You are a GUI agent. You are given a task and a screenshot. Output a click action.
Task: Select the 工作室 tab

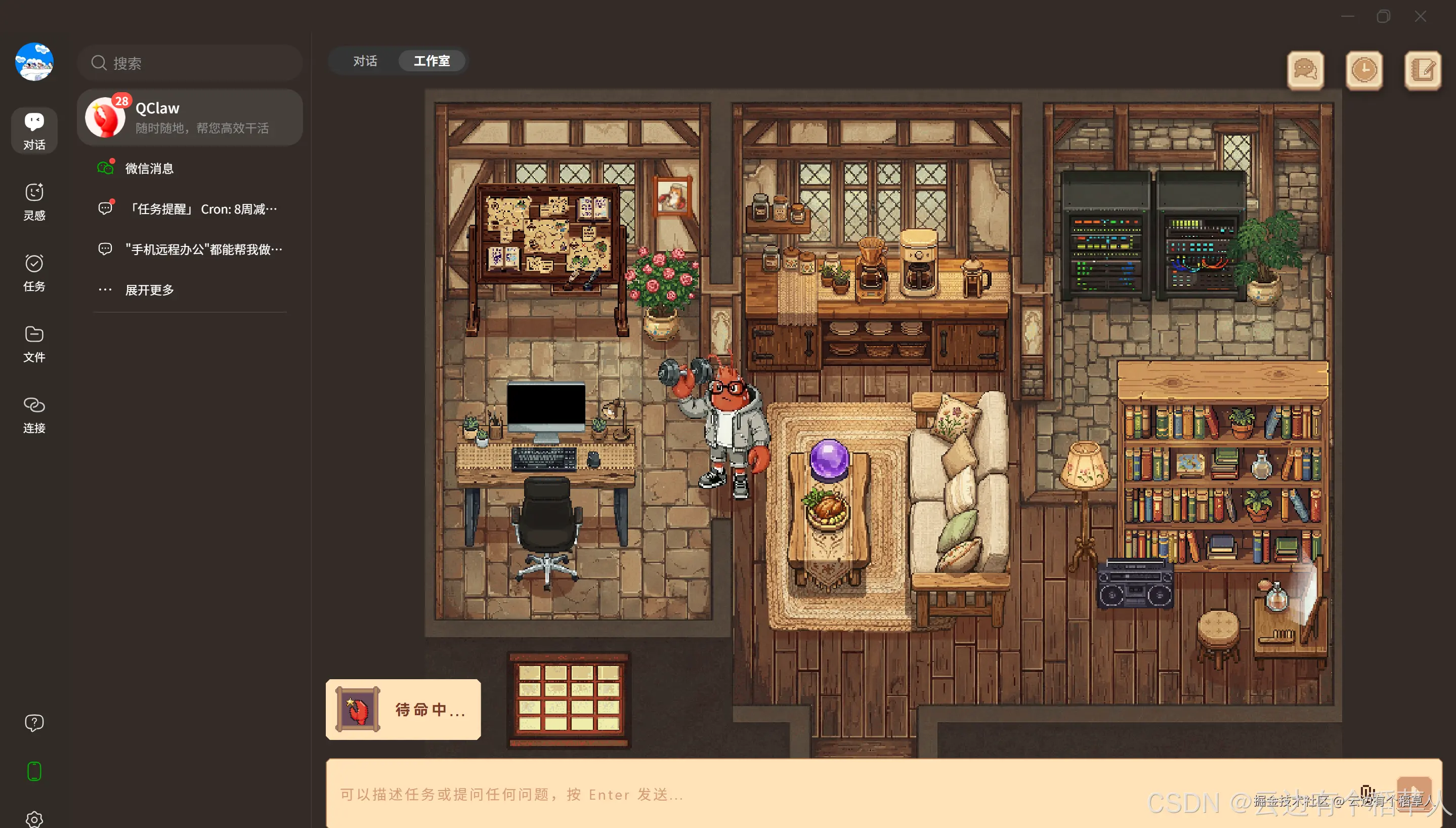432,61
